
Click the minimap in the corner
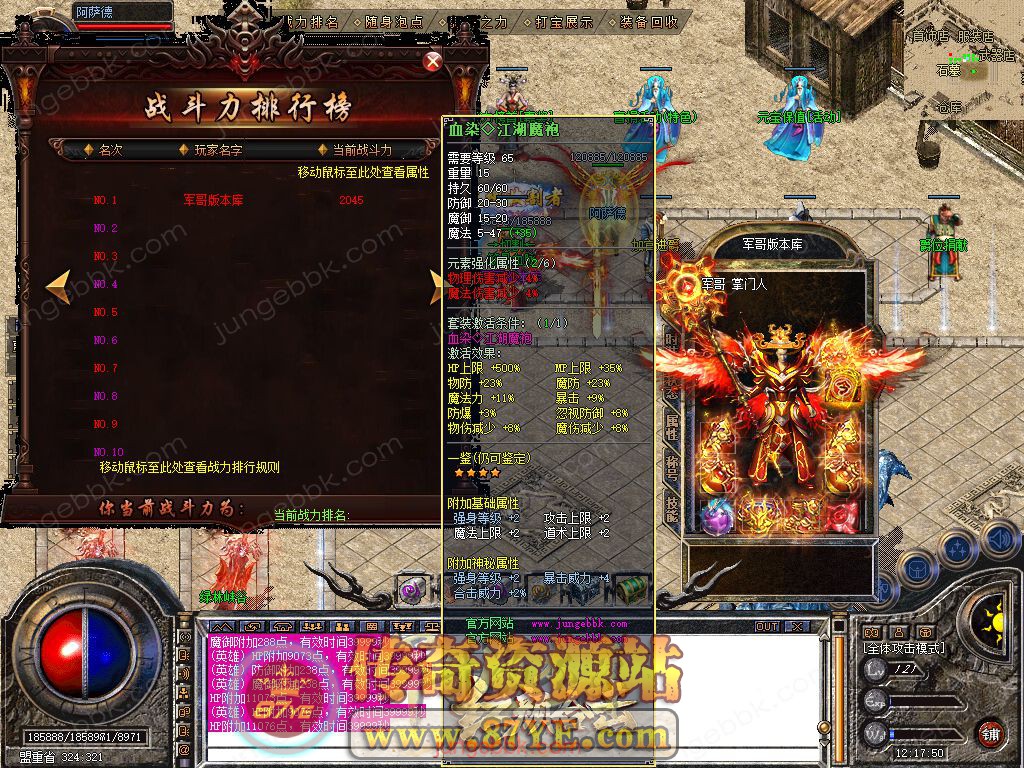point(962,55)
